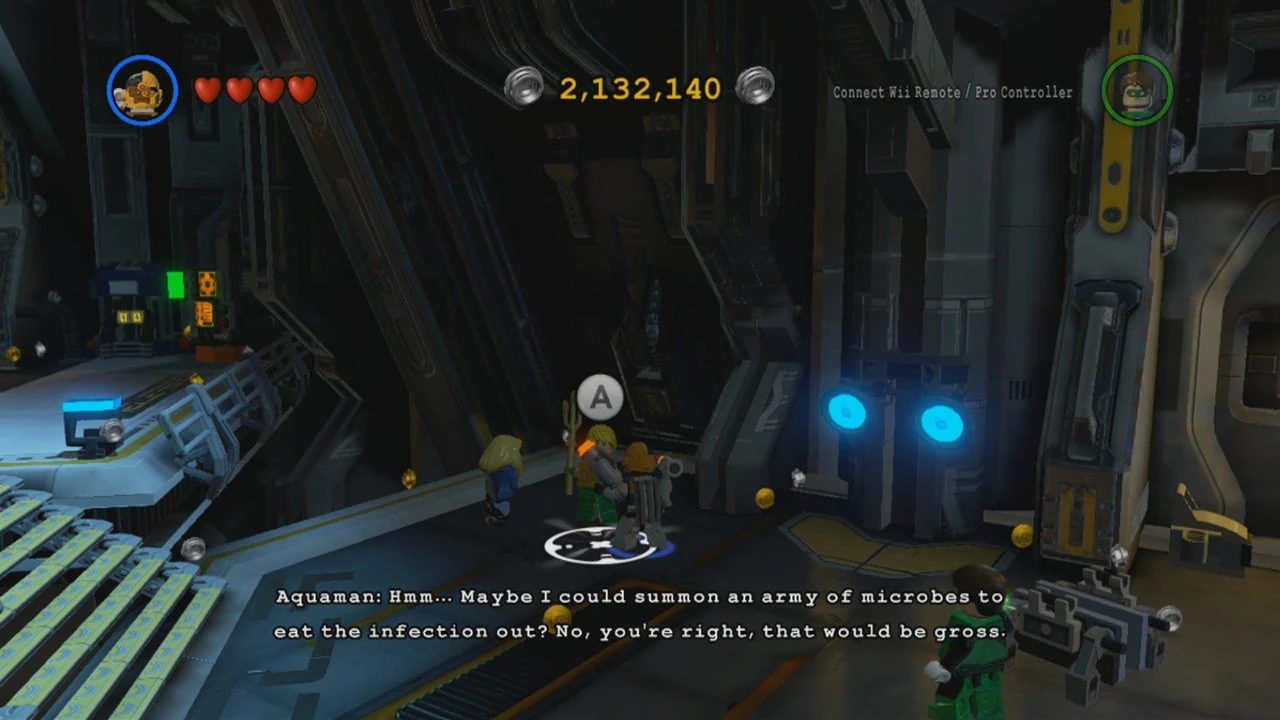Open the blue ring around Cyborg's portrait
Viewport: 1280px width, 720px height.
pyautogui.click(x=141, y=90)
